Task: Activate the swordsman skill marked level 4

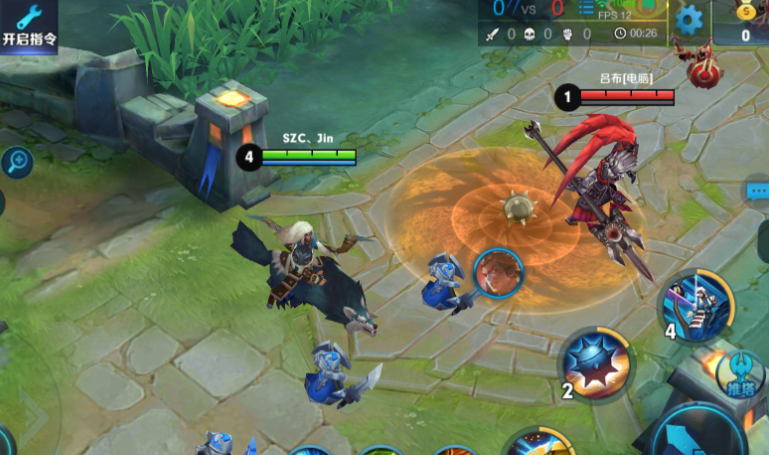Action: (696, 302)
